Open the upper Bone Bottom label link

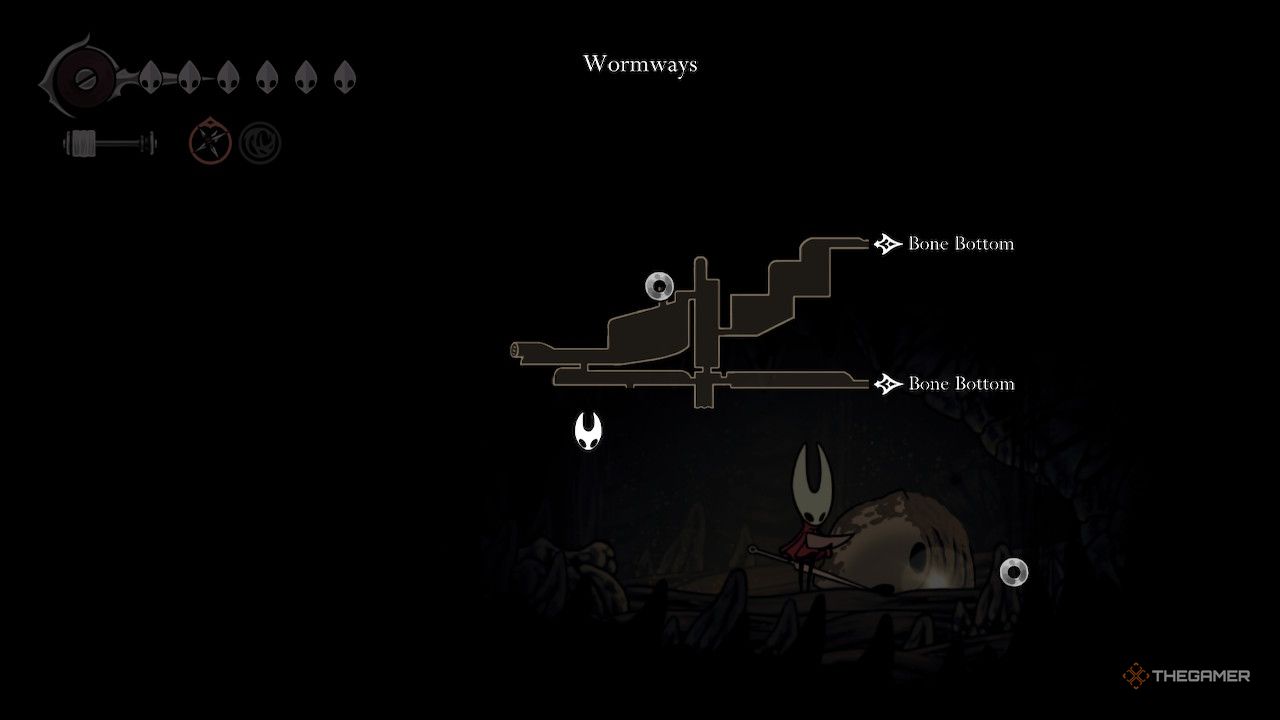959,243
